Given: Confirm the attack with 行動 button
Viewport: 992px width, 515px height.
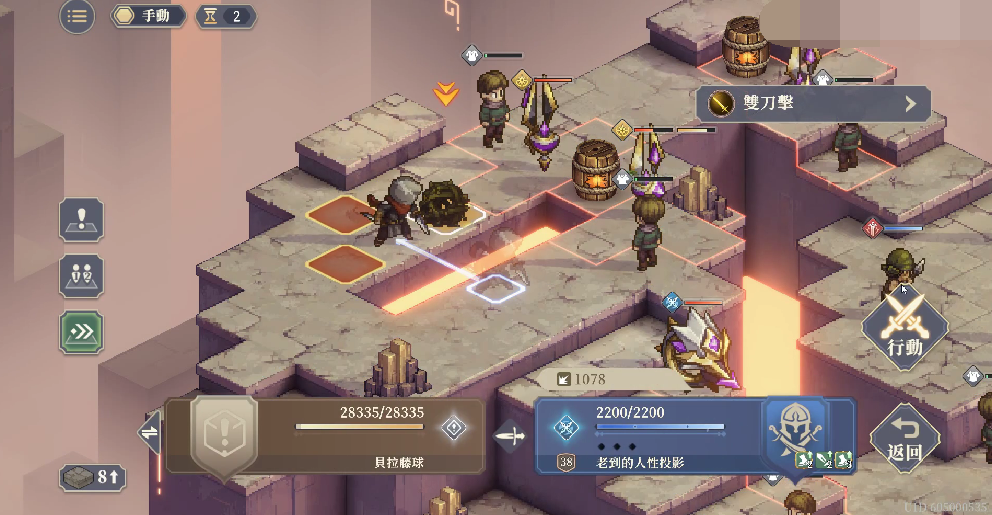Looking at the screenshot, I should 905,327.
